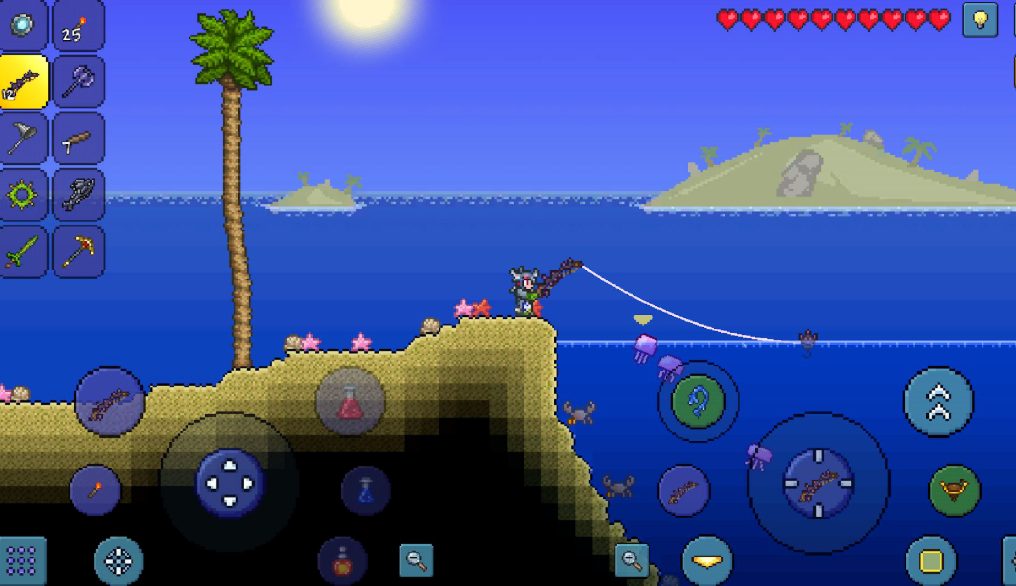The height and width of the screenshot is (586, 1016).
Task: Select the wood stack of 7
Action: [78, 138]
